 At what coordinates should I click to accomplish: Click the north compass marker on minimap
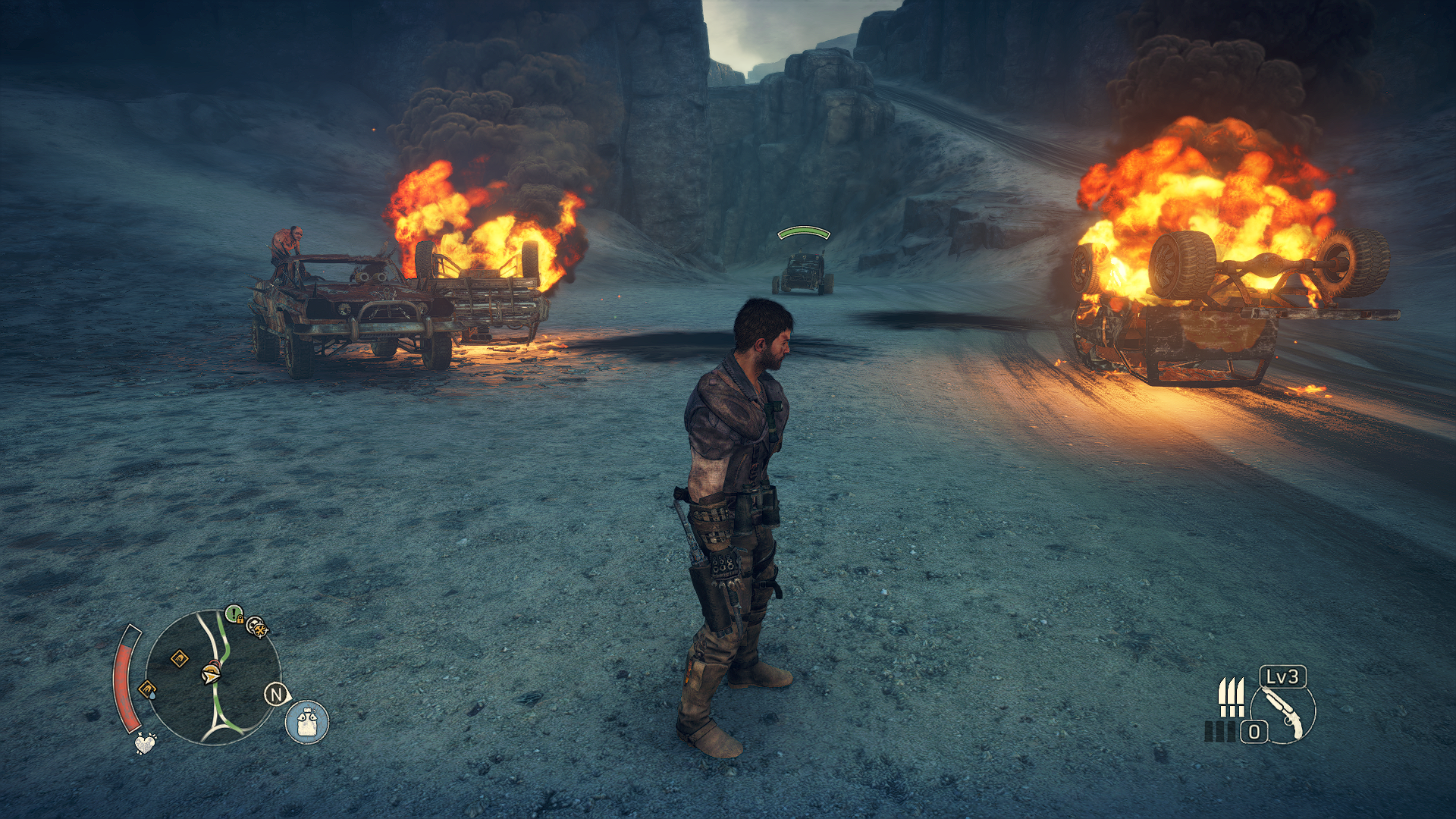pos(277,694)
